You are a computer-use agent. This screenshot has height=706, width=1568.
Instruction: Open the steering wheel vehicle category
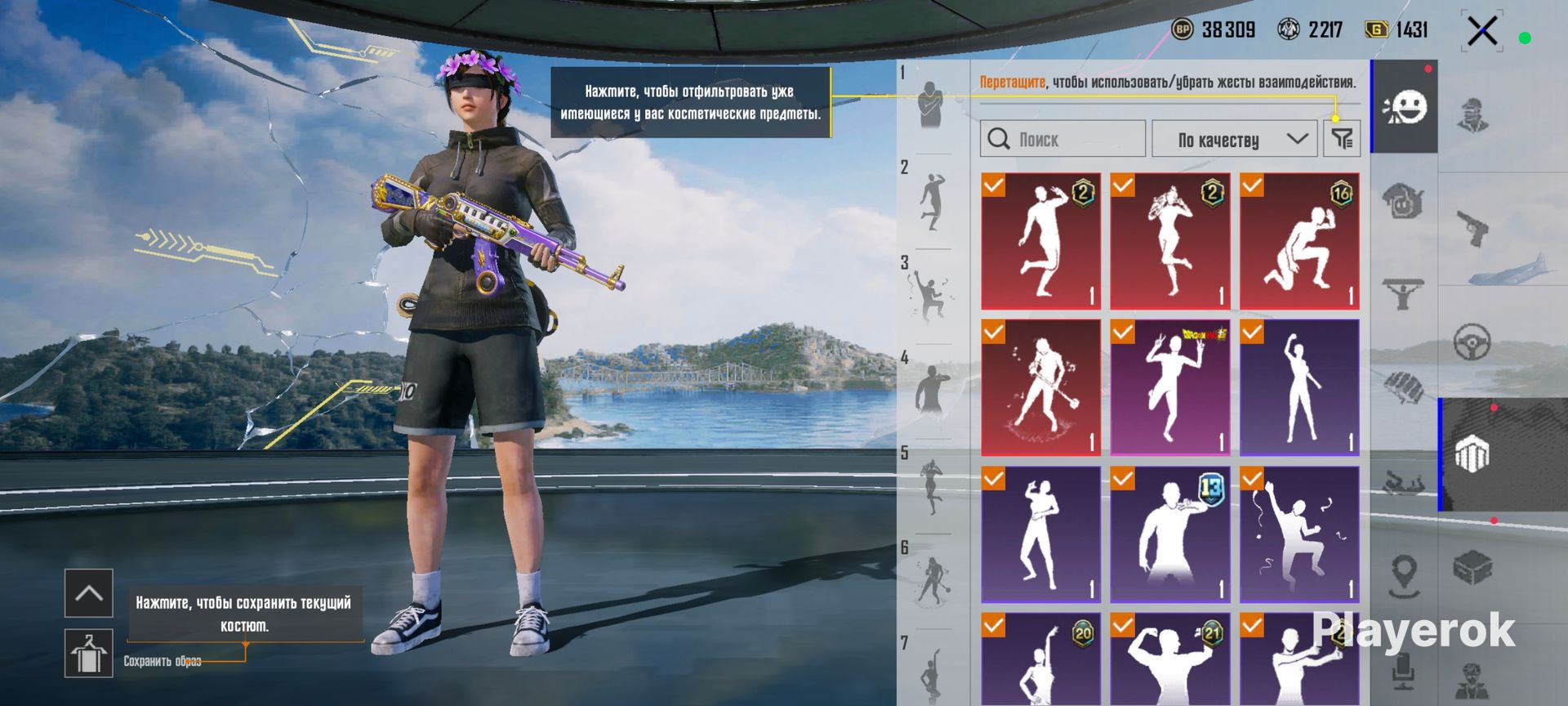pyautogui.click(x=1472, y=342)
